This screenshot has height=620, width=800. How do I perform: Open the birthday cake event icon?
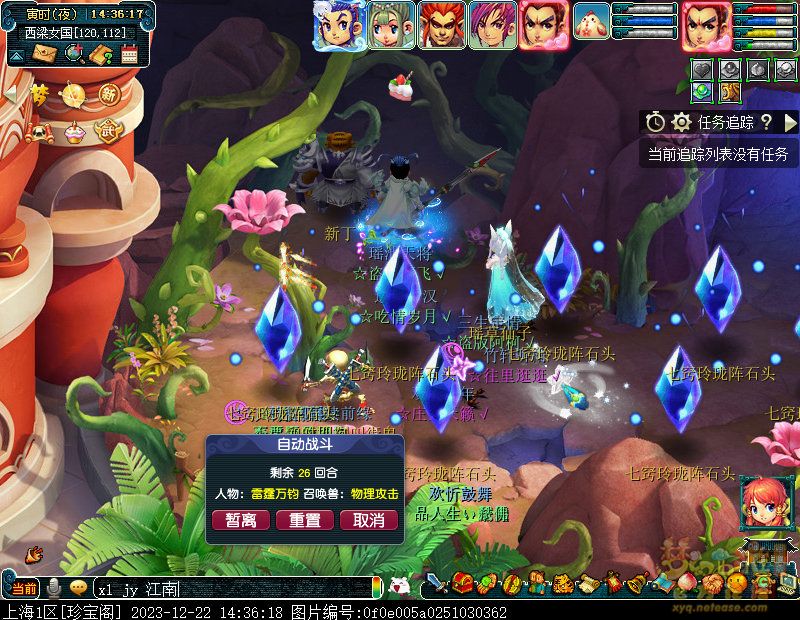click(x=74, y=131)
